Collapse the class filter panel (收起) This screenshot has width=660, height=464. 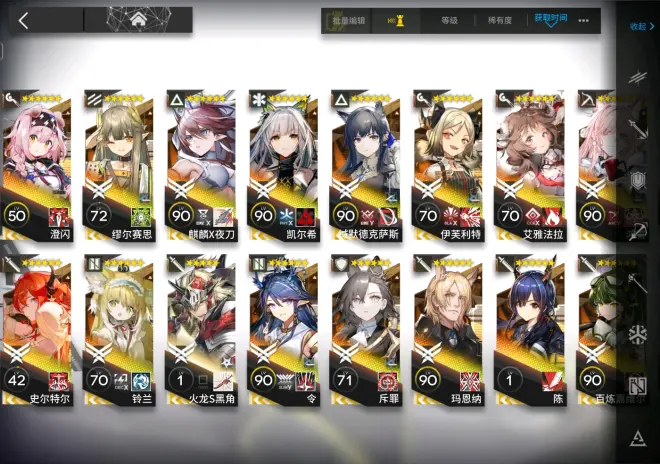coord(638,27)
